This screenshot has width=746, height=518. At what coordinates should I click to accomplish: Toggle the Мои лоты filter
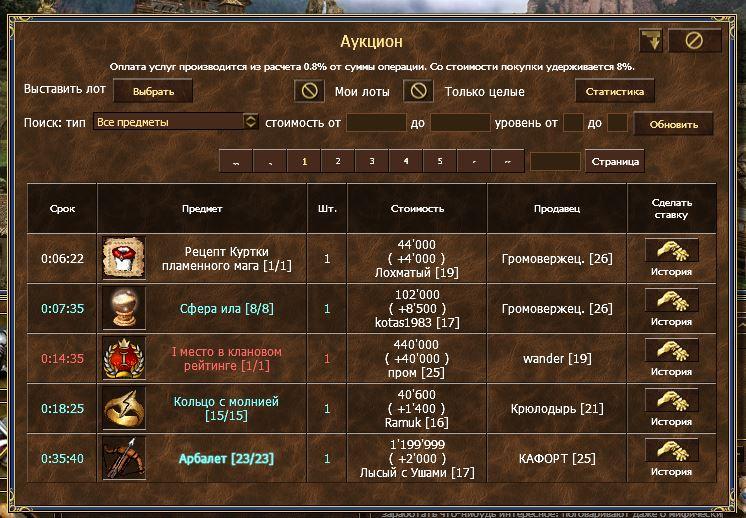coord(310,91)
